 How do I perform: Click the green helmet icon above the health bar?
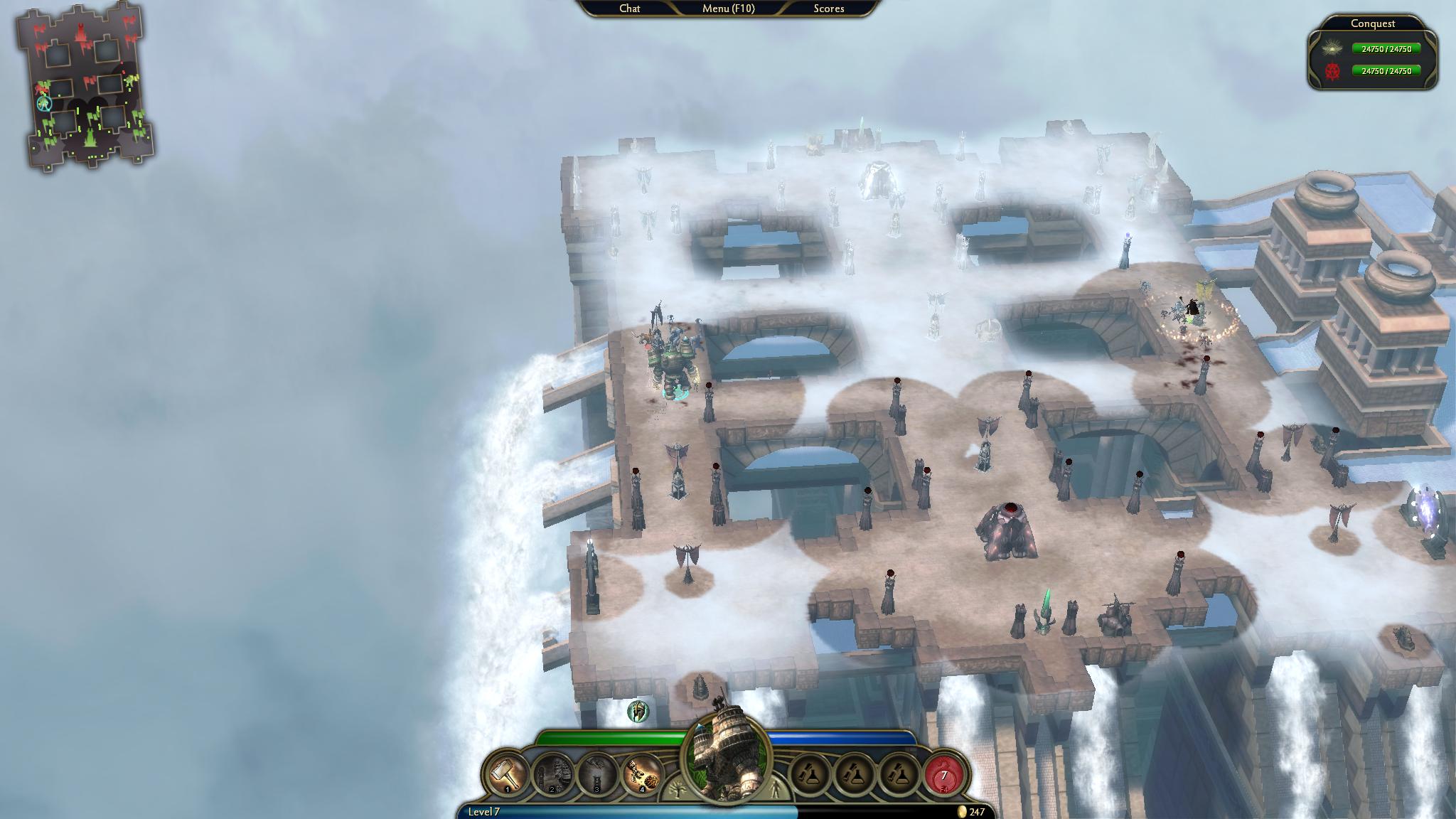[638, 710]
